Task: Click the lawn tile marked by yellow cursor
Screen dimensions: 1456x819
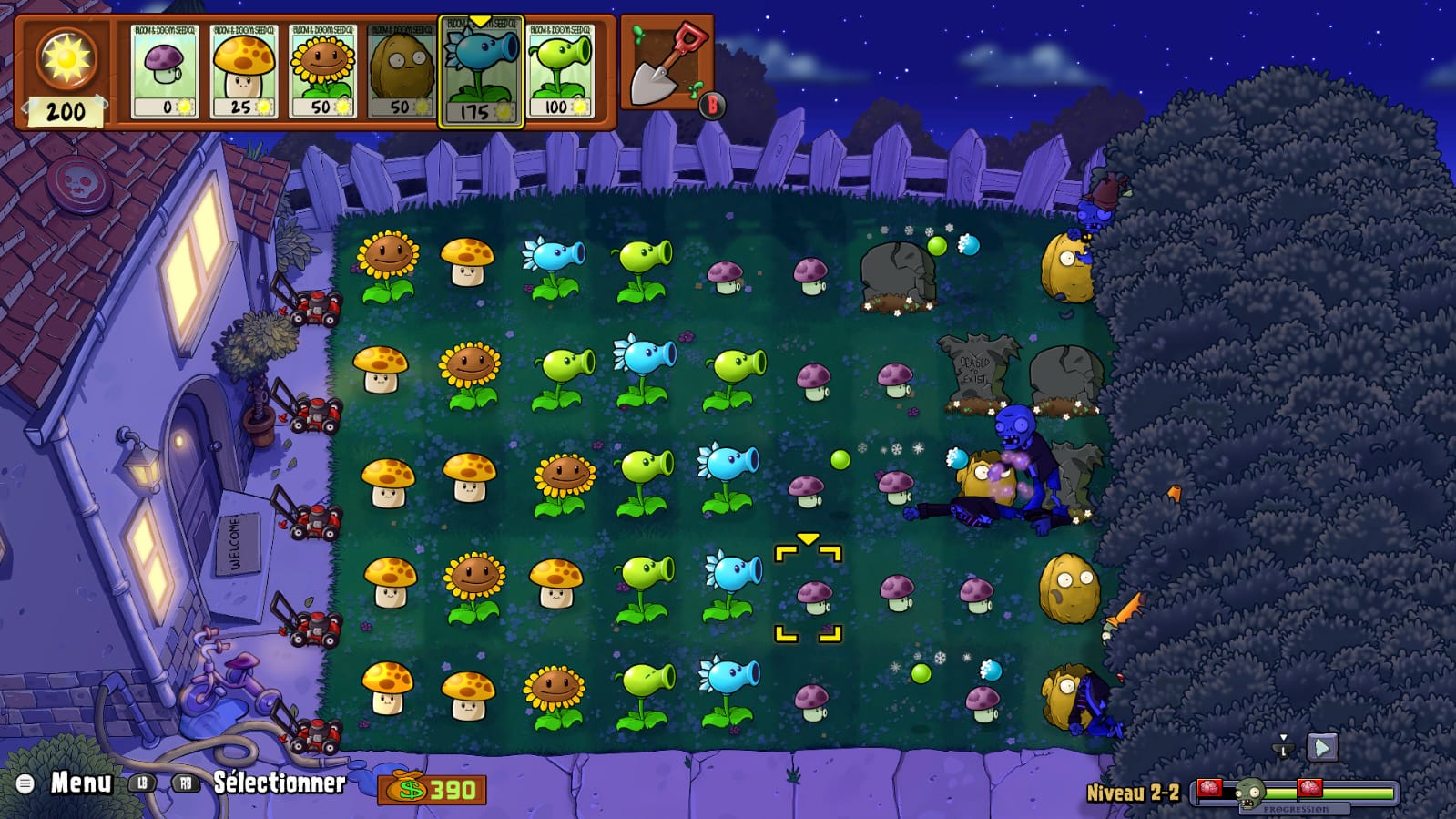Action: 809,594
